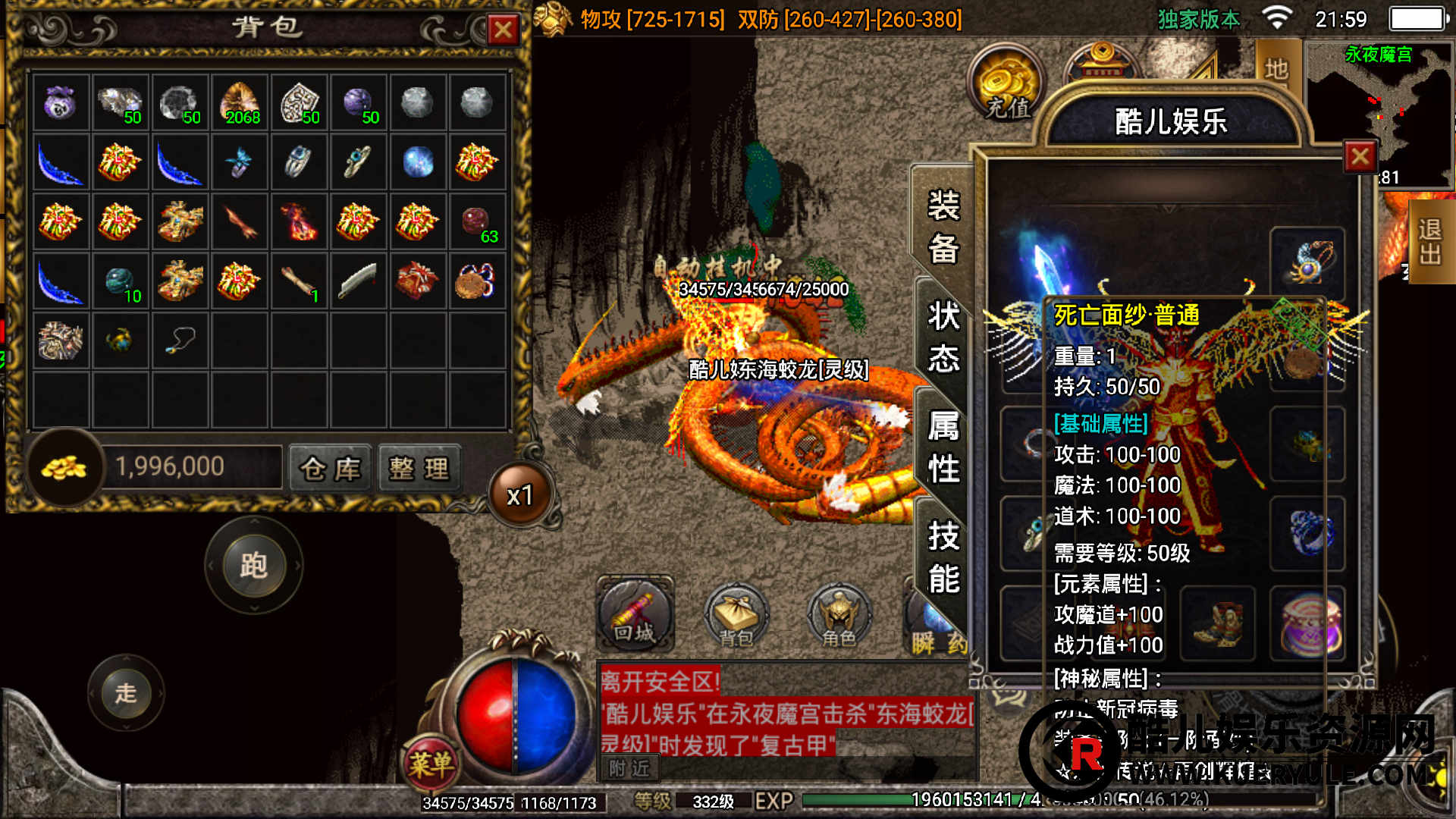Open the 背包 bag shortcut icon
The width and height of the screenshot is (1456, 819).
click(736, 616)
